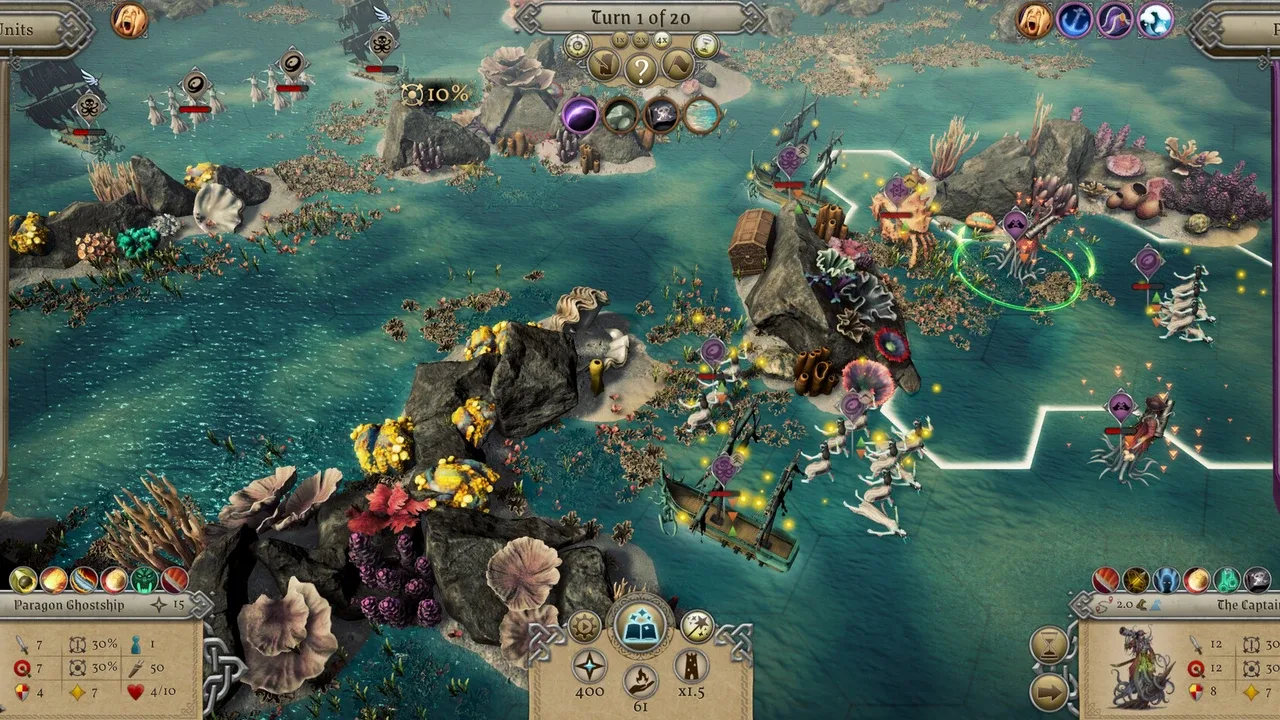Select the purple swirl spell effect icon
The image size is (1280, 720).
click(x=580, y=115)
